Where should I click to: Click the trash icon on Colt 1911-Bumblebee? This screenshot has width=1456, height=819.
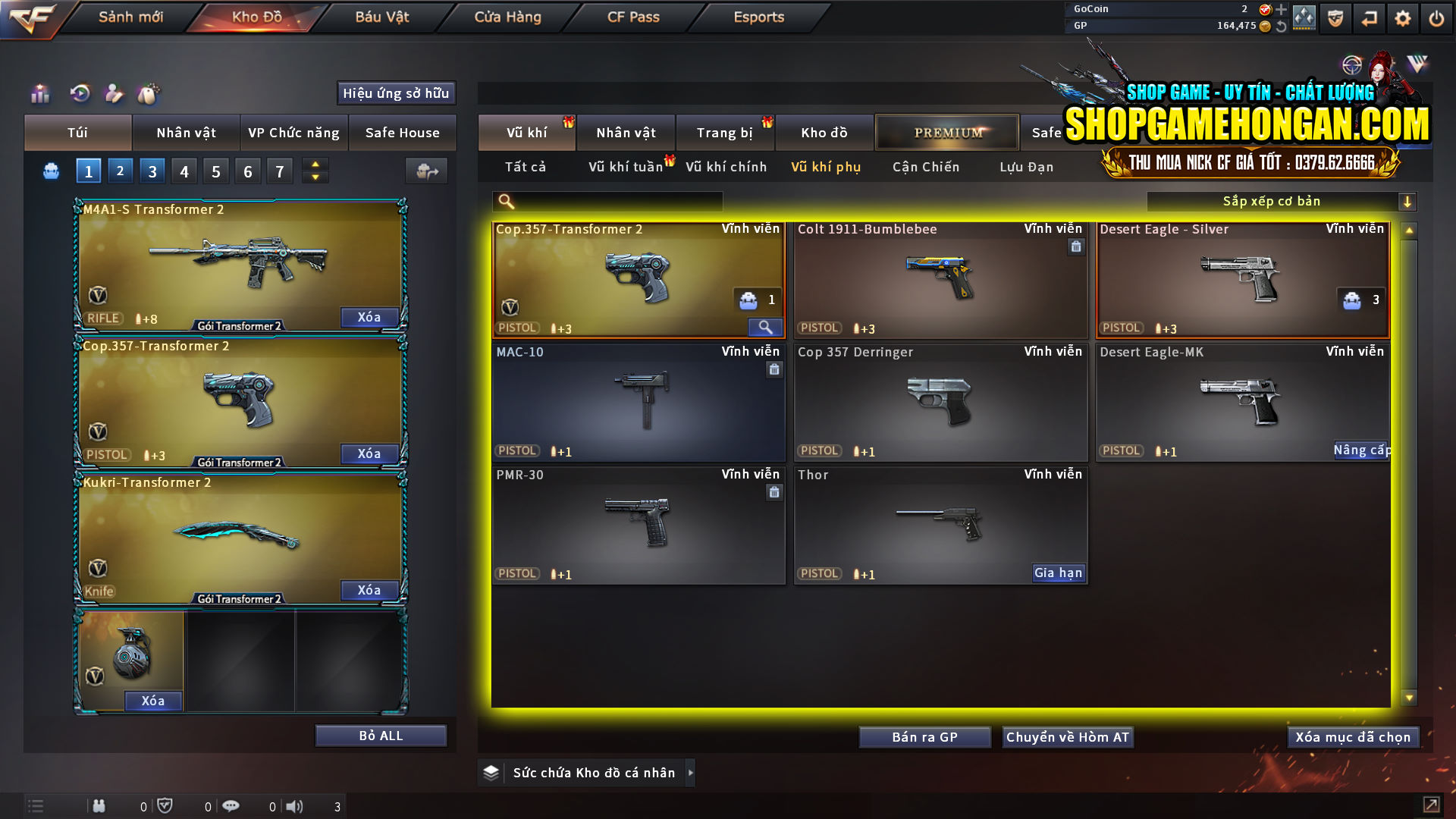(x=1076, y=246)
